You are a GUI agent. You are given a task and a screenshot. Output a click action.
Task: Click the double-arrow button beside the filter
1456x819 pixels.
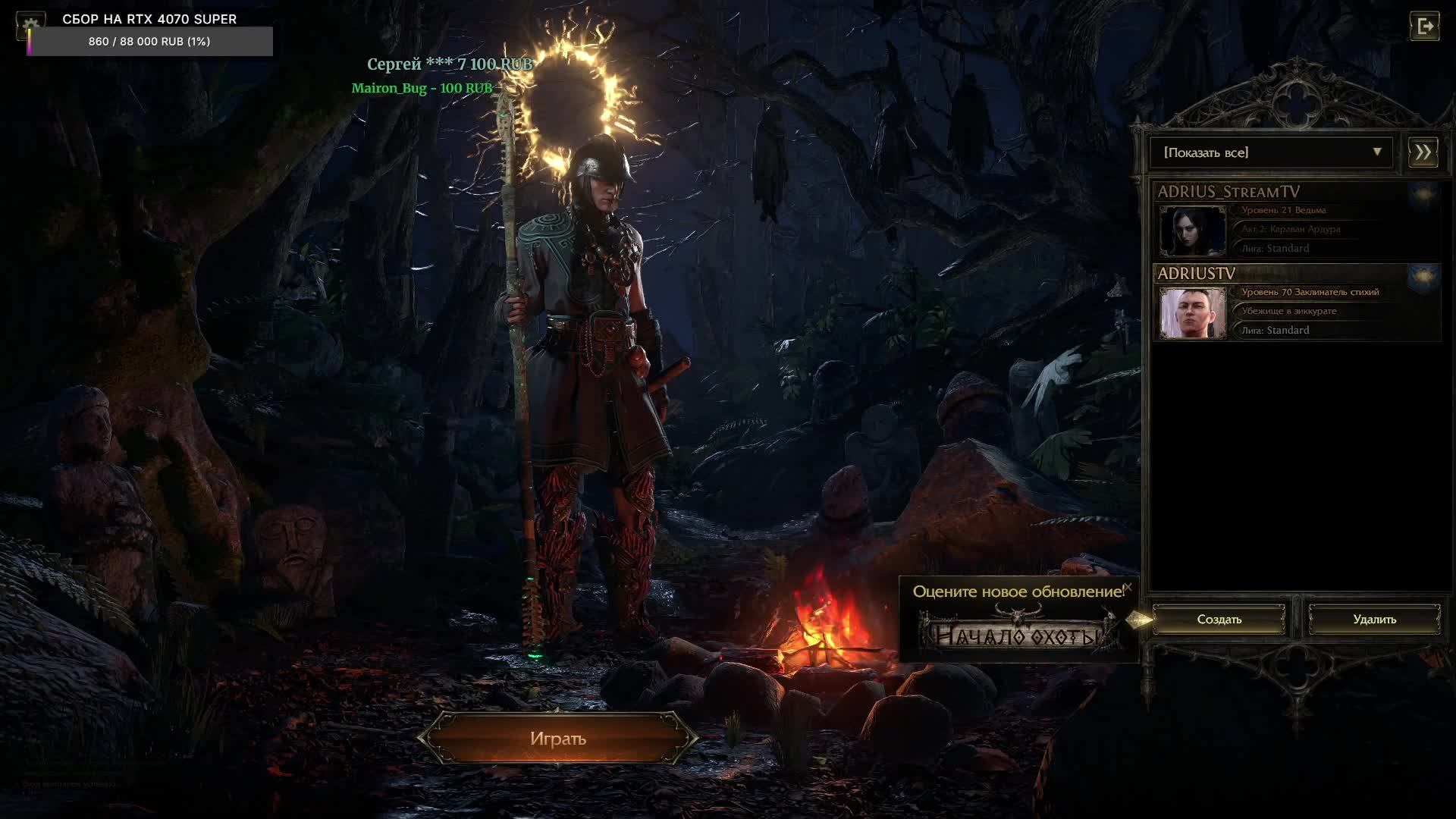coord(1423,152)
